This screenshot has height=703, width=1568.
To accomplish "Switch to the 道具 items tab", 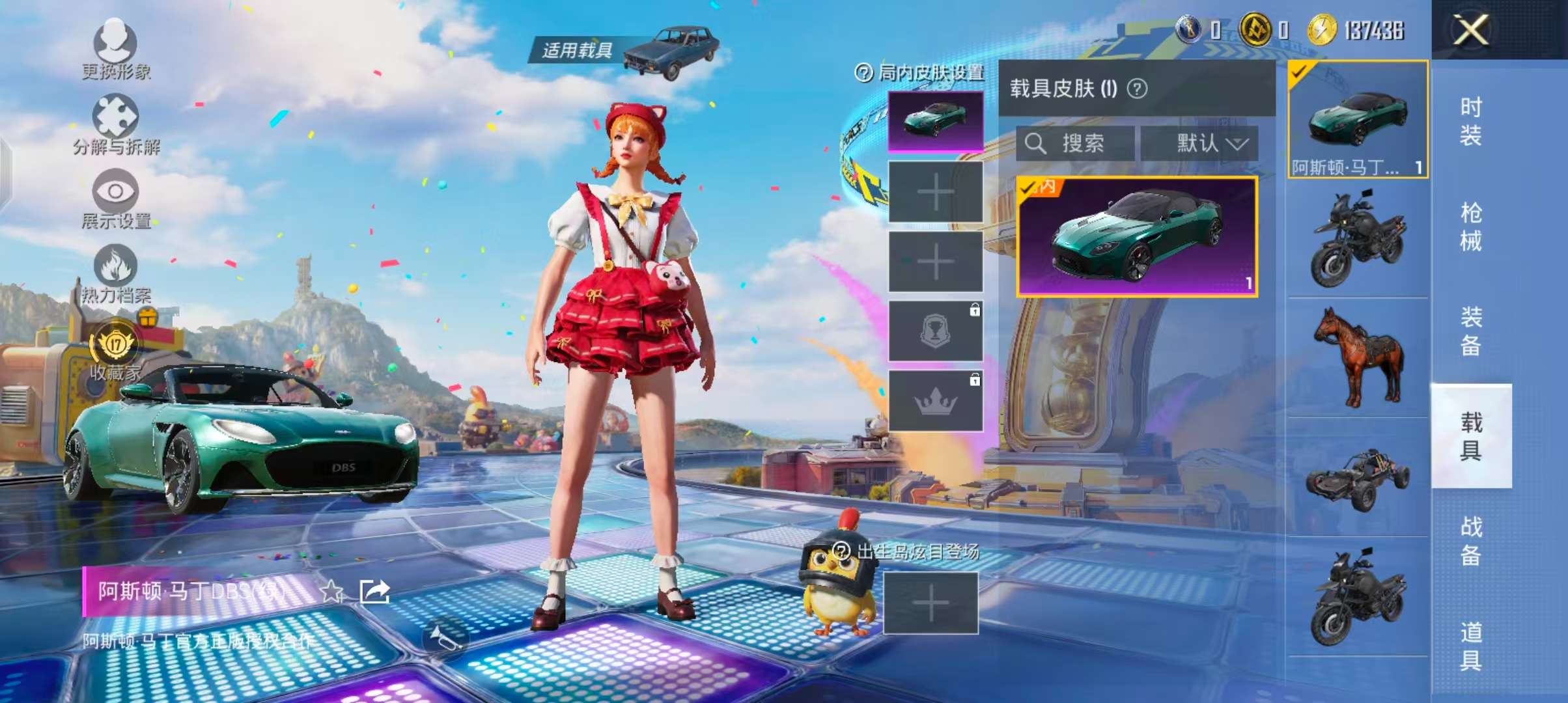I will click(1470, 646).
